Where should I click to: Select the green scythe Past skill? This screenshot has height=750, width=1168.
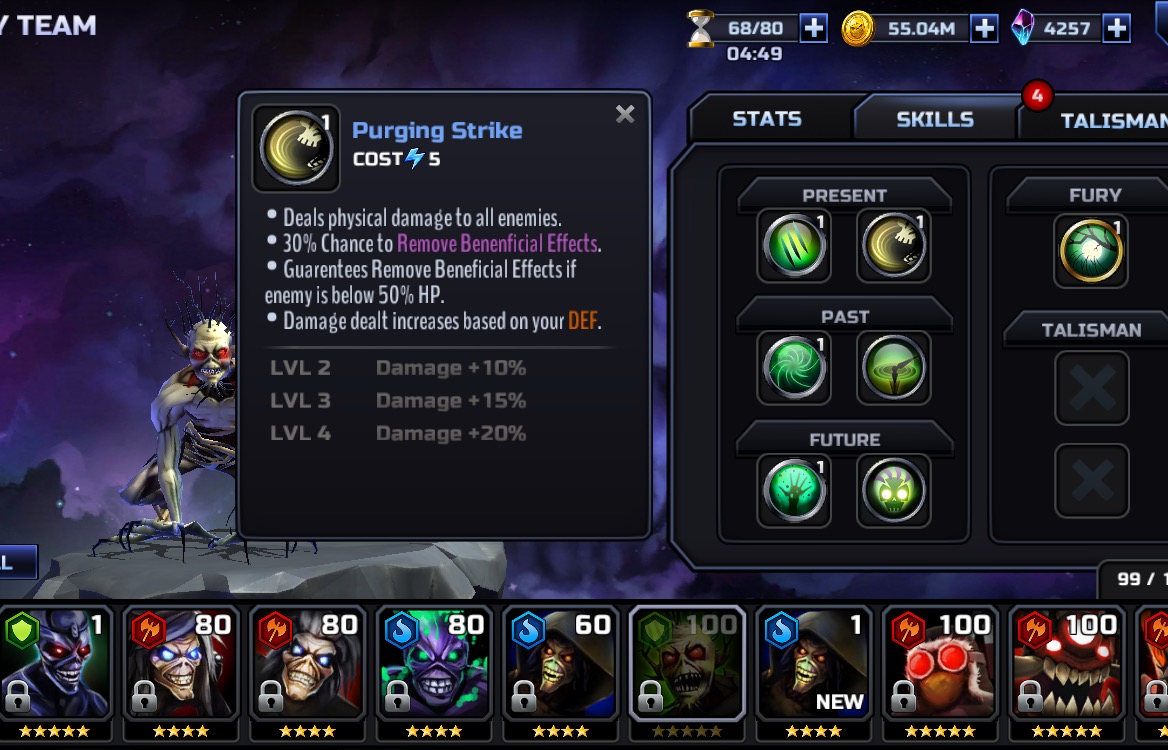[x=893, y=367]
